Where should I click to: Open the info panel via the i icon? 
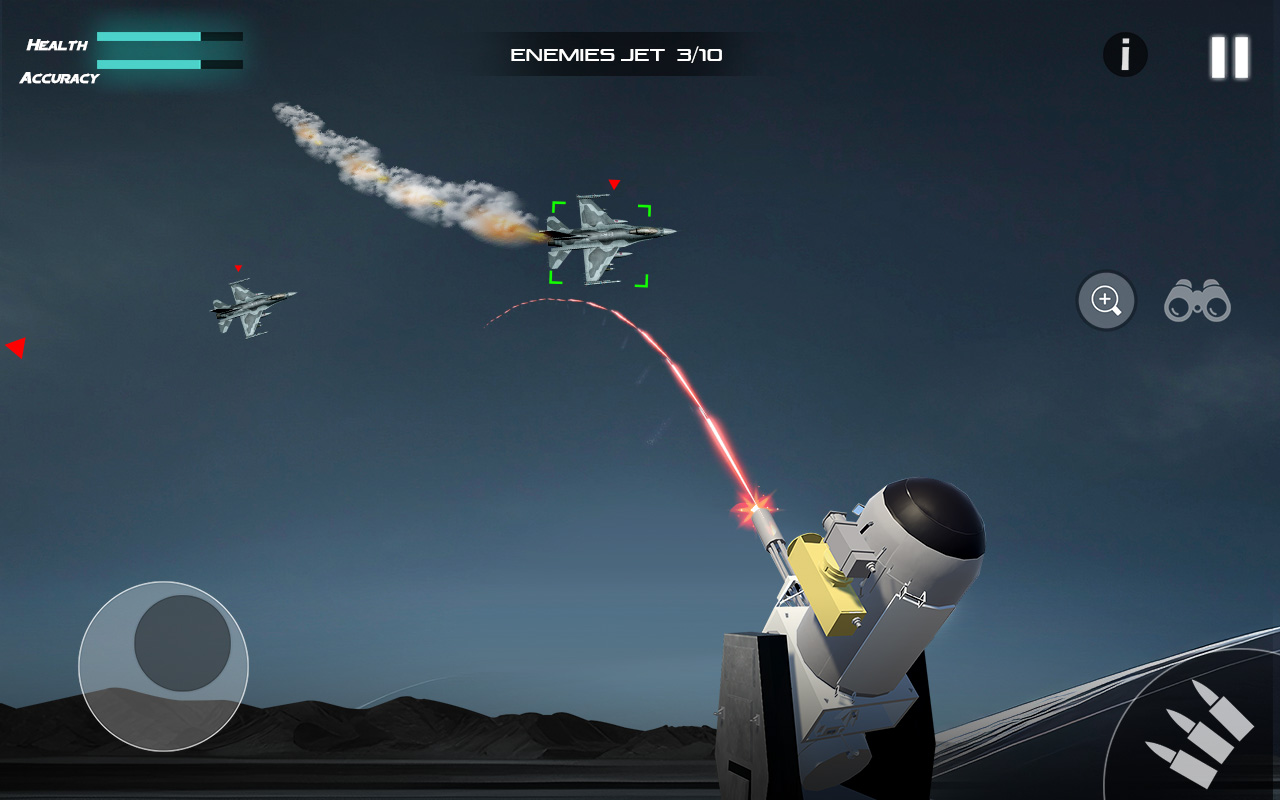(x=1126, y=55)
